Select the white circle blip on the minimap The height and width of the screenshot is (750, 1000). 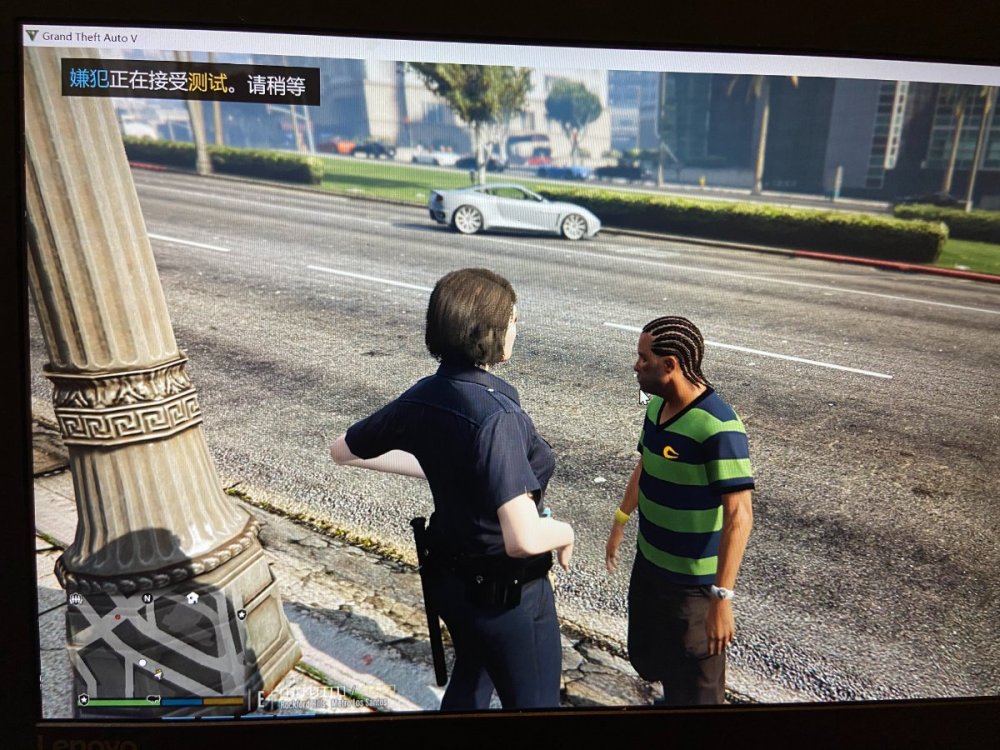143,662
